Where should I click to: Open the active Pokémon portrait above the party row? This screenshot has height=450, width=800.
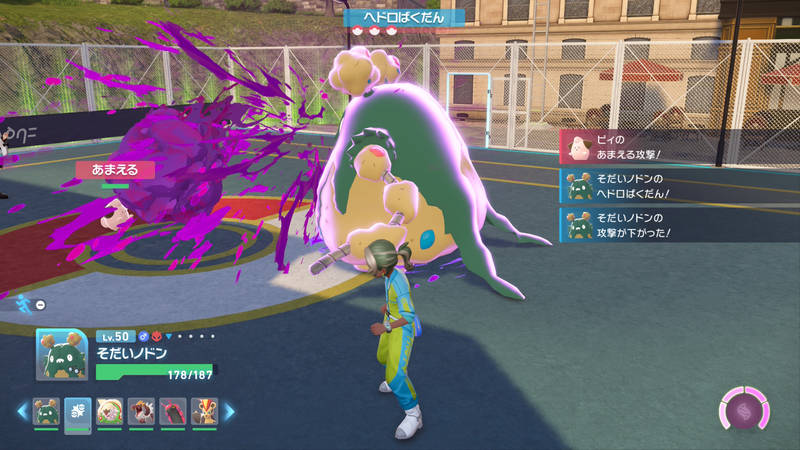coord(62,355)
